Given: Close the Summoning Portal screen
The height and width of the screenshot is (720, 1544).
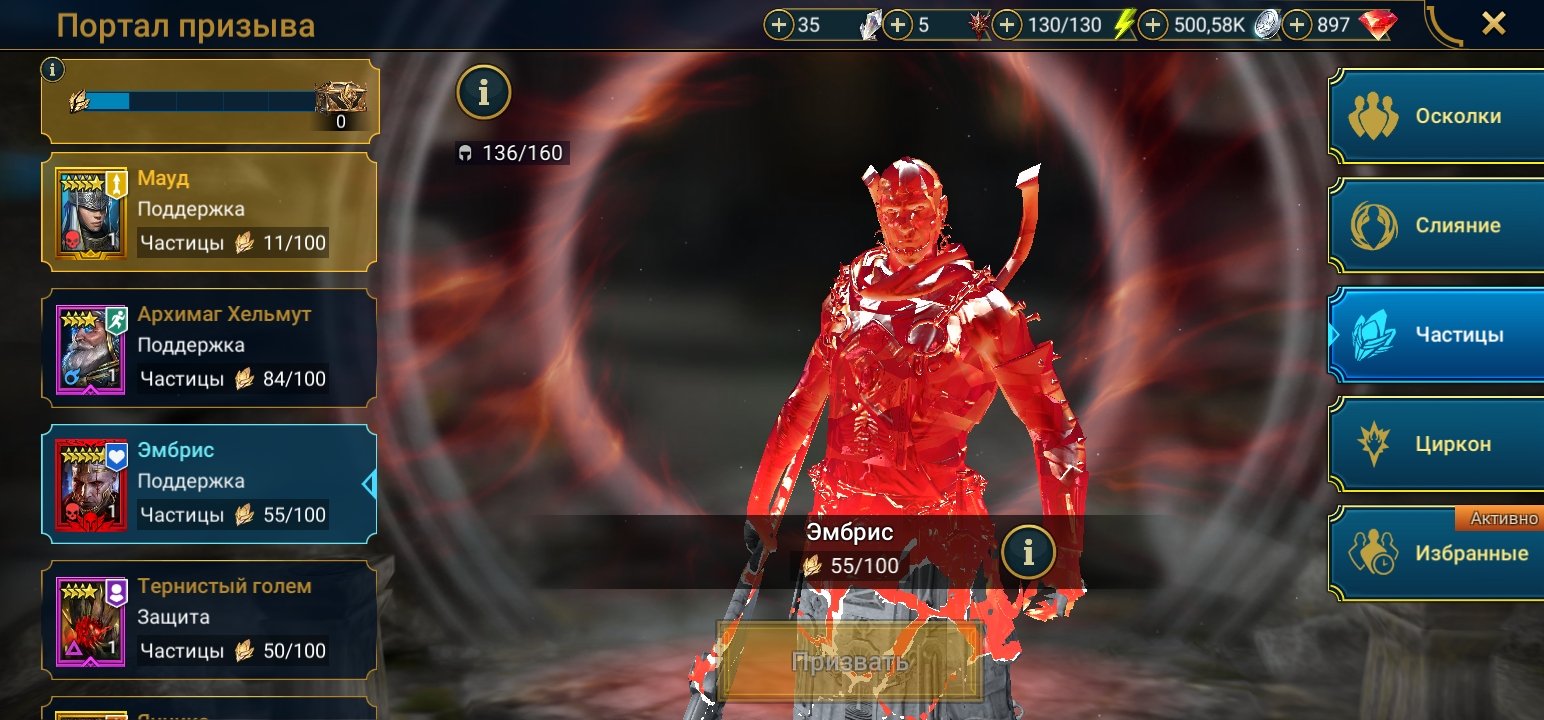Looking at the screenshot, I should (x=1493, y=24).
